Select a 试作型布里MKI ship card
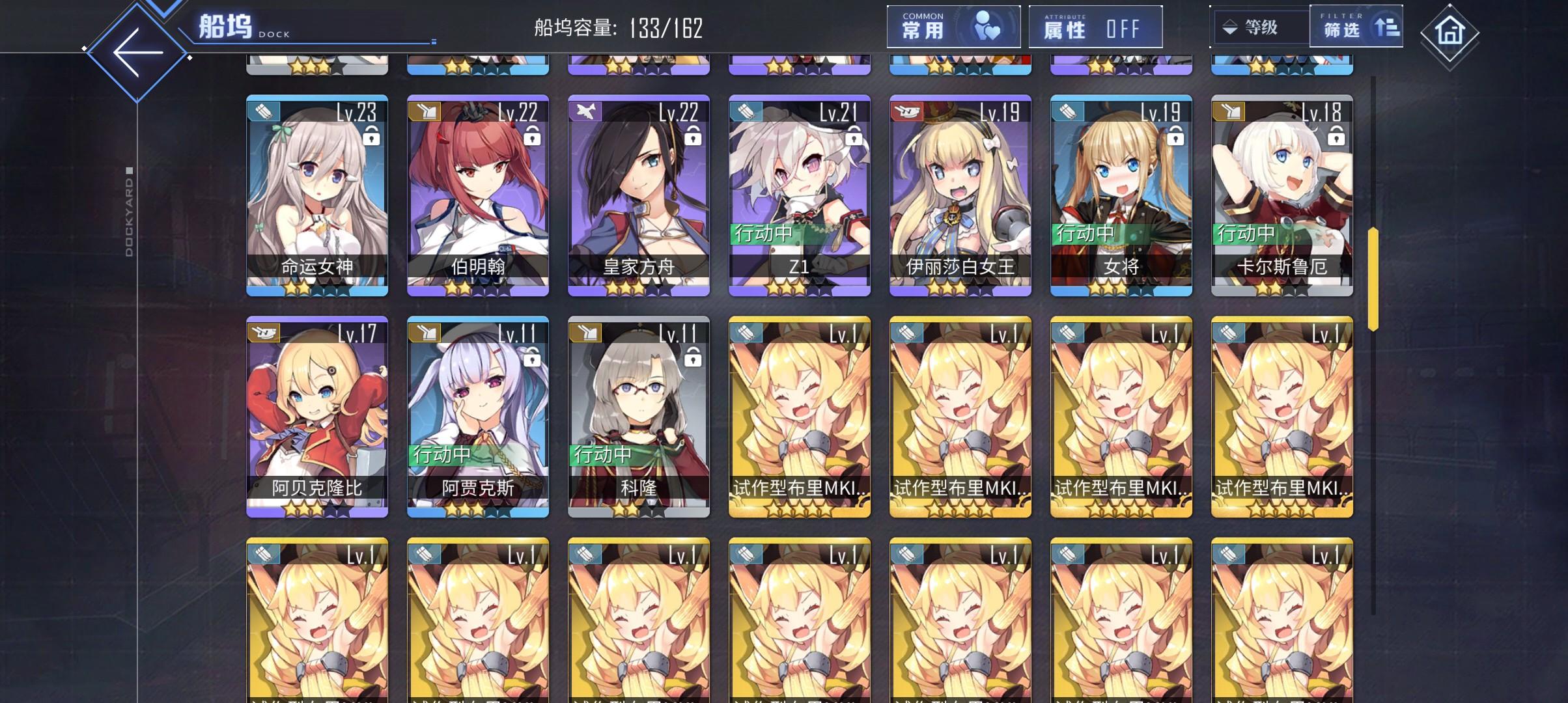 [799, 417]
